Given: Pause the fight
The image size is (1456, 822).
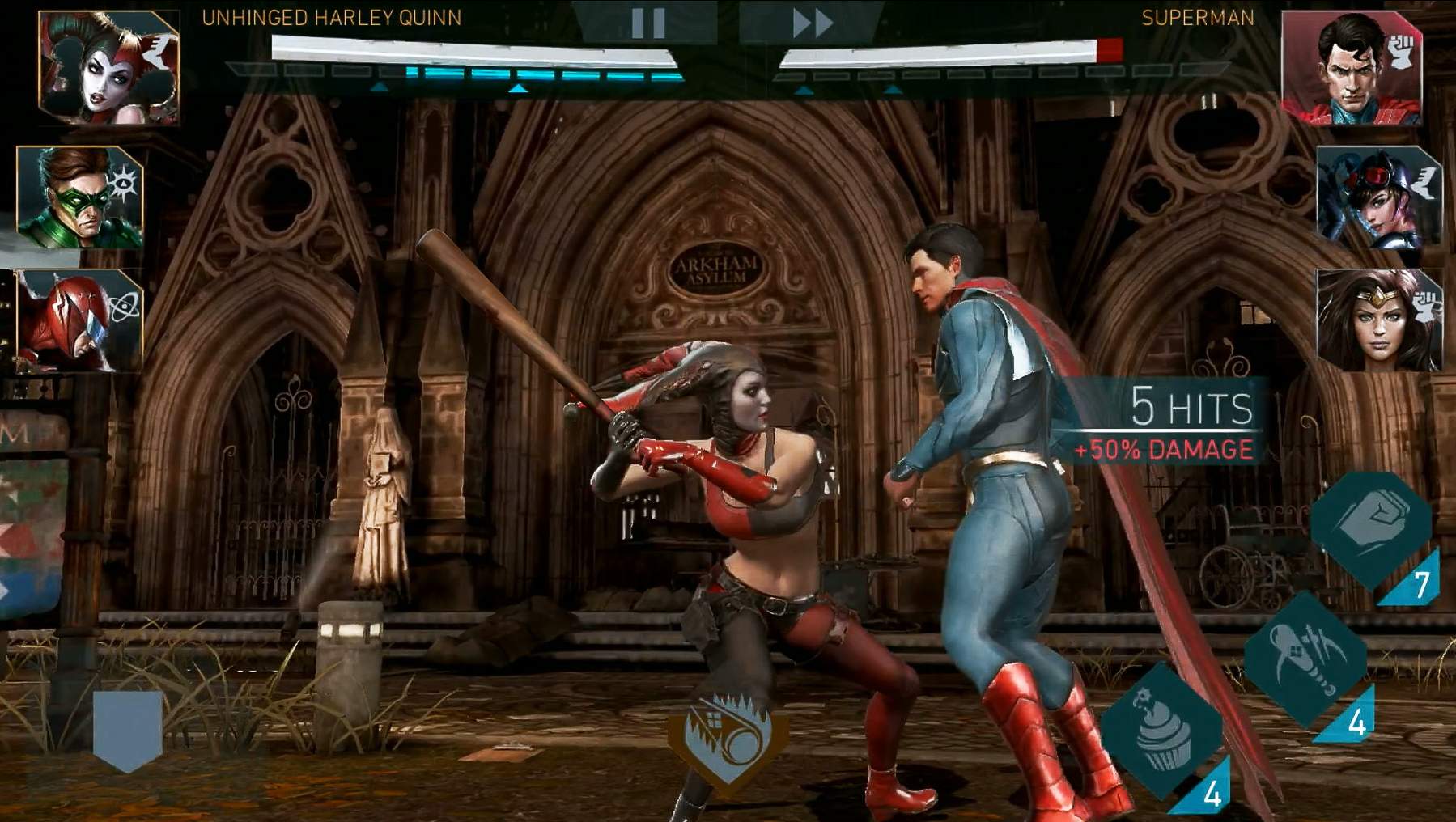Looking at the screenshot, I should 647,23.
